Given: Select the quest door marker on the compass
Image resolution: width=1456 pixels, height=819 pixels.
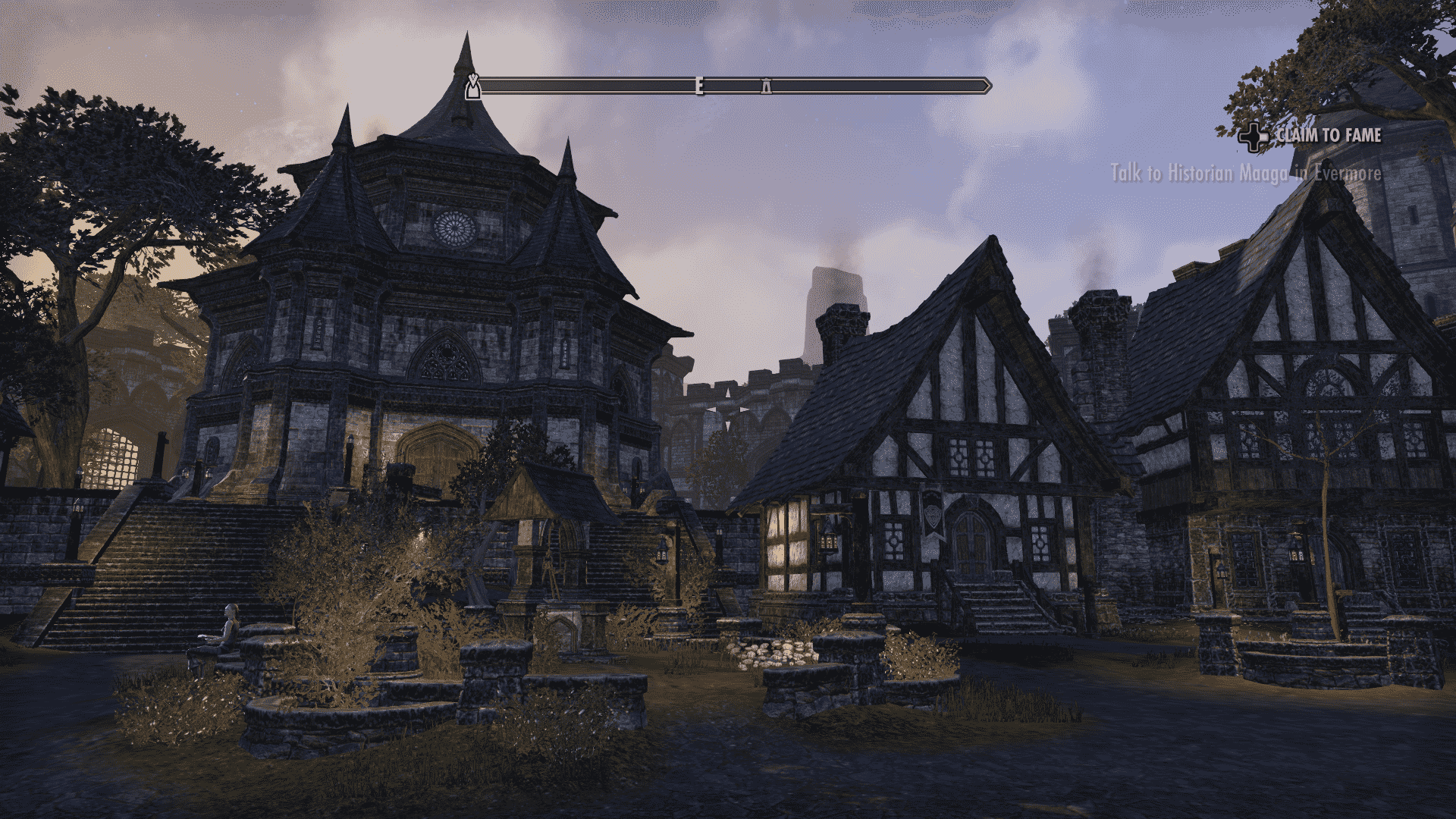Looking at the screenshot, I should pos(473,86).
